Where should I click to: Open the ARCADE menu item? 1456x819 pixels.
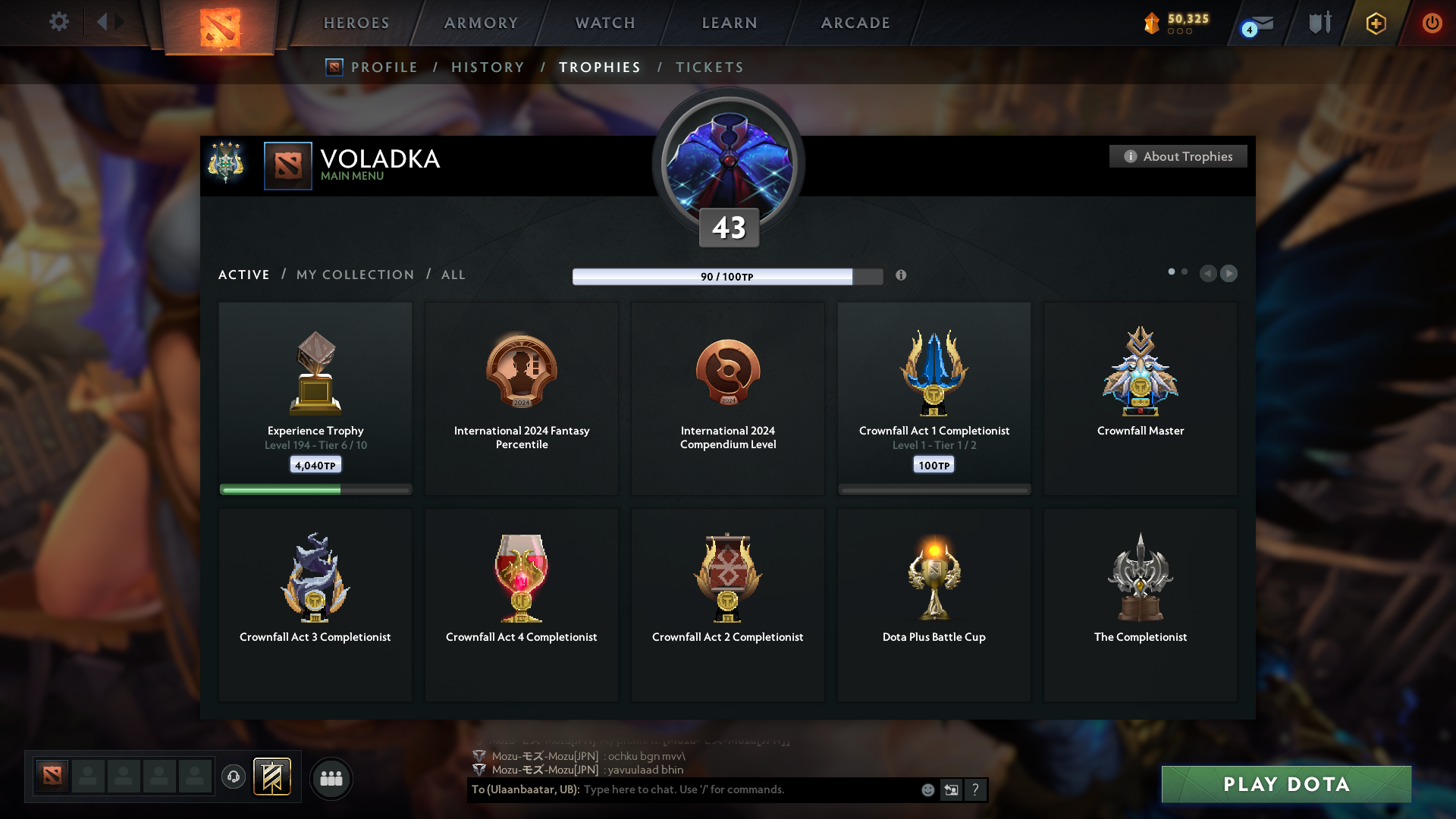tap(855, 23)
